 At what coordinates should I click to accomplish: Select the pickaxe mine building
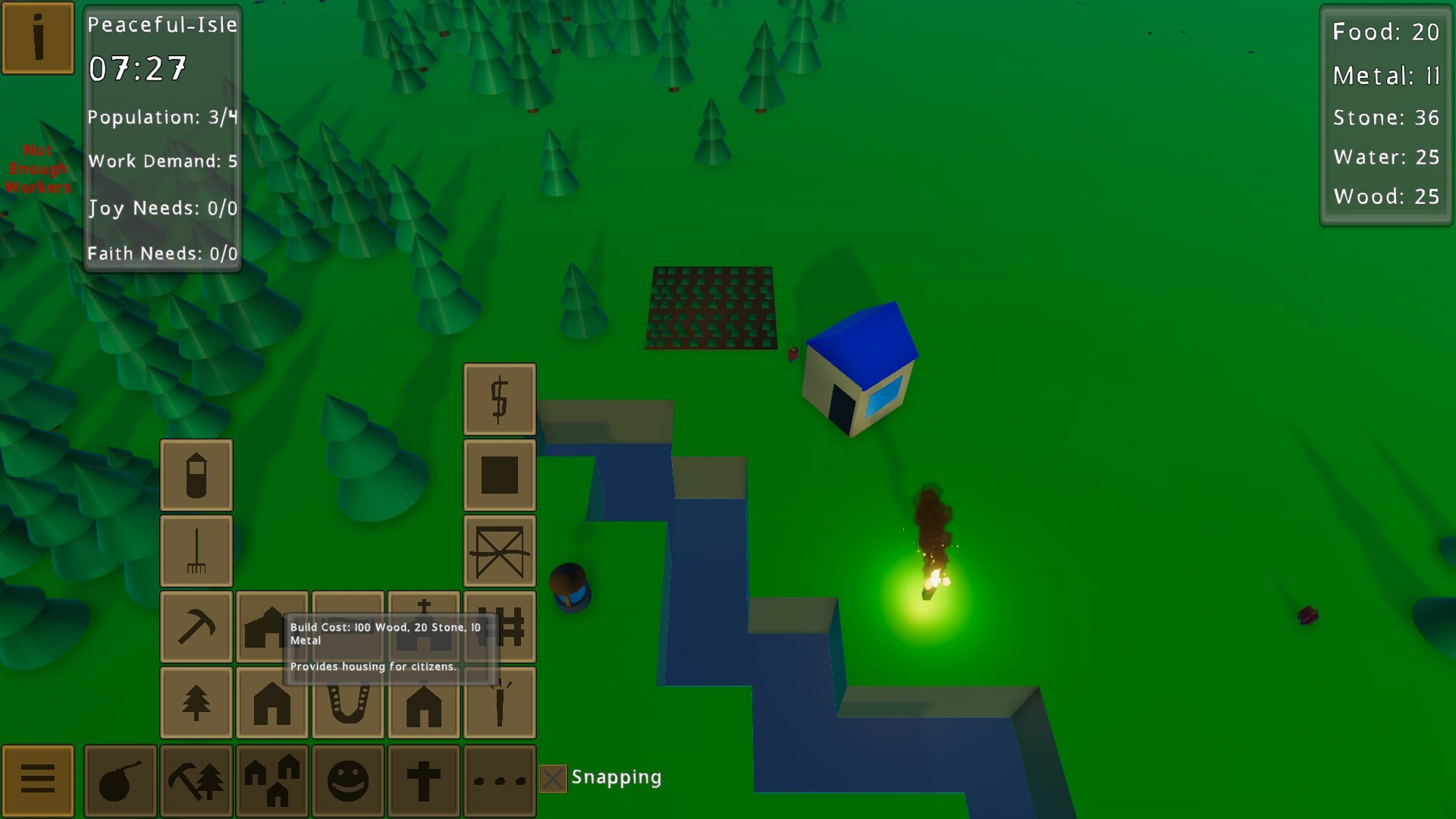click(x=196, y=626)
